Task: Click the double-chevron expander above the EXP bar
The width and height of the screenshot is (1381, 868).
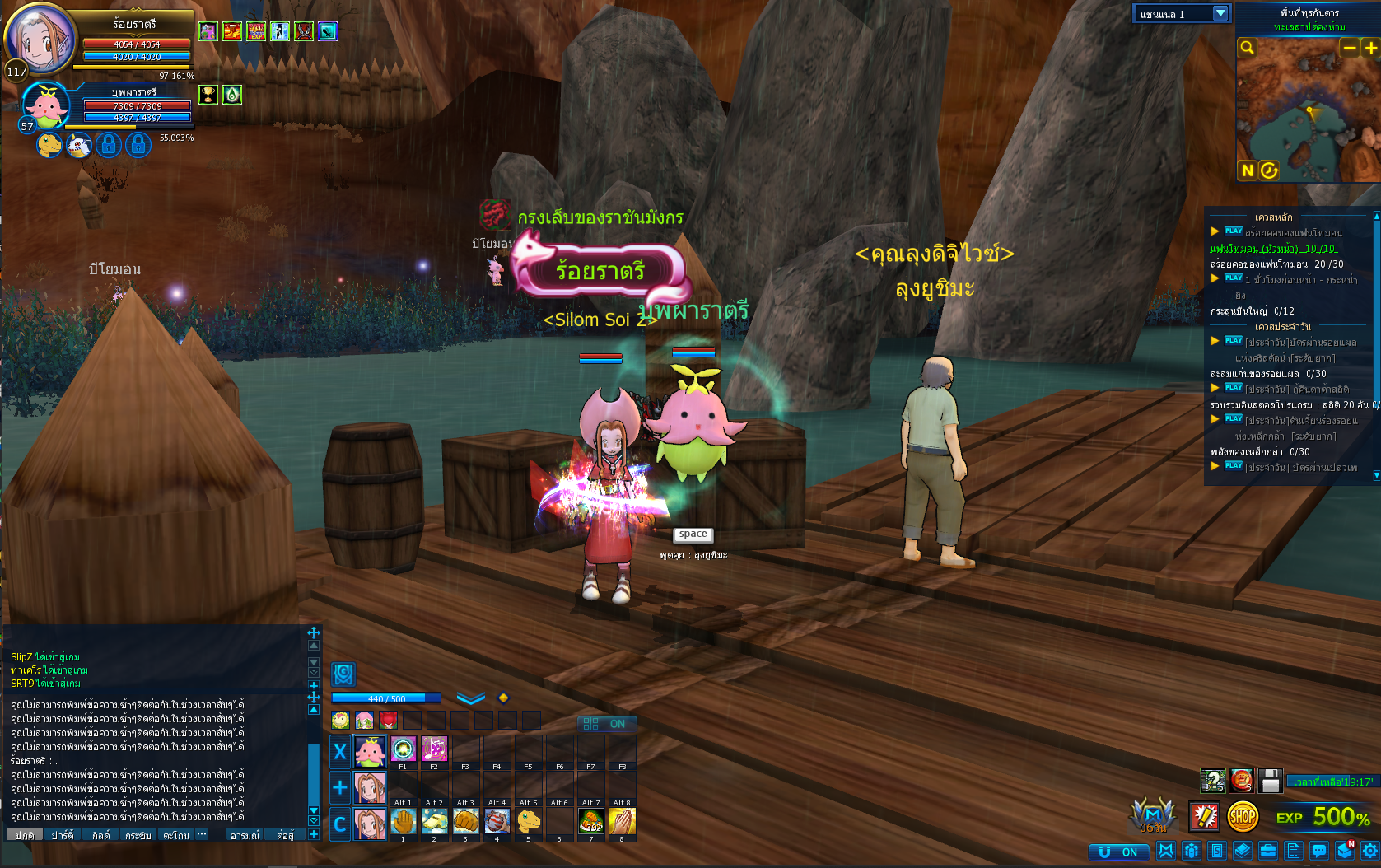Action: click(469, 698)
